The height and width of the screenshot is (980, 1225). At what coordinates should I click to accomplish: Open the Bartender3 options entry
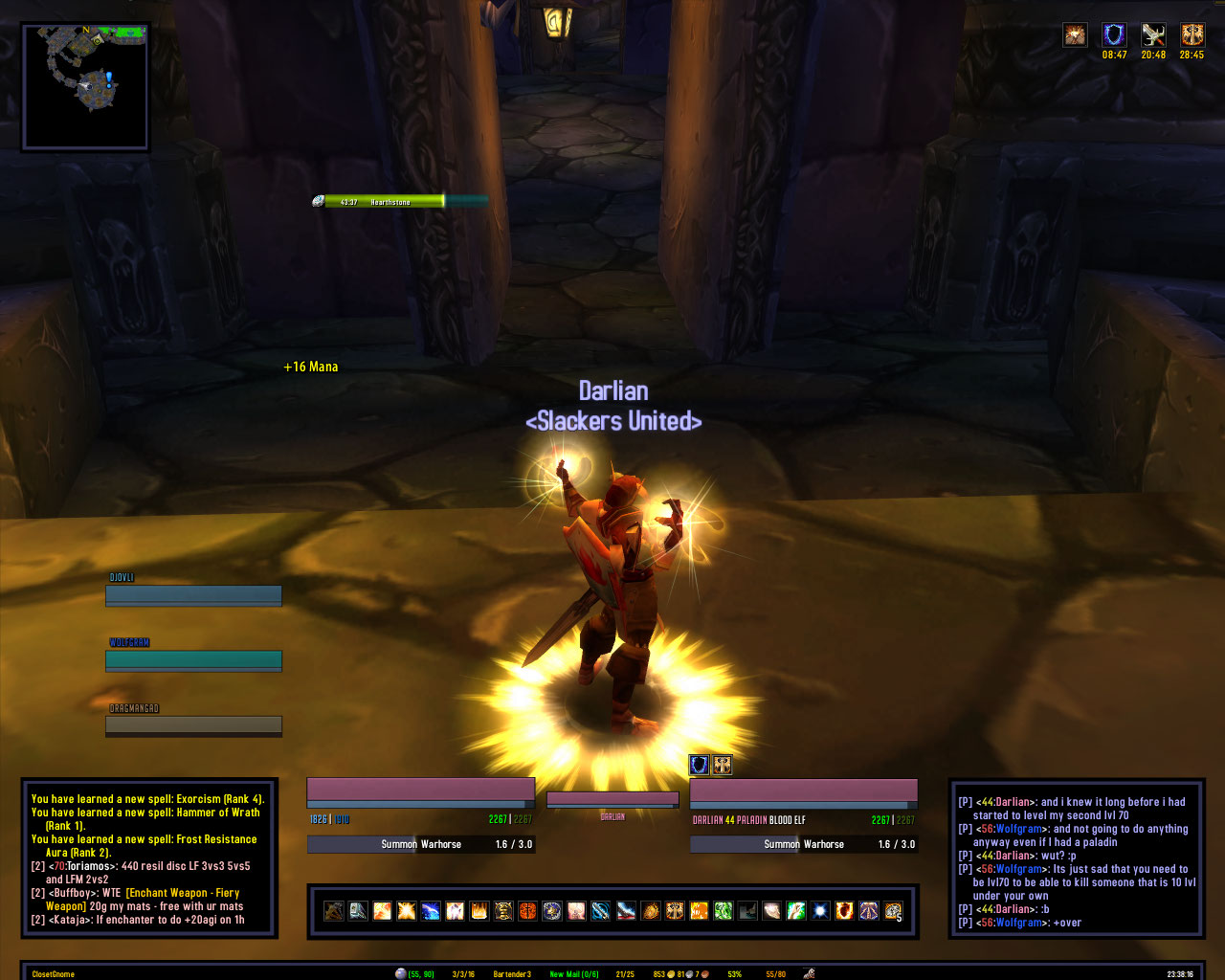(x=512, y=974)
